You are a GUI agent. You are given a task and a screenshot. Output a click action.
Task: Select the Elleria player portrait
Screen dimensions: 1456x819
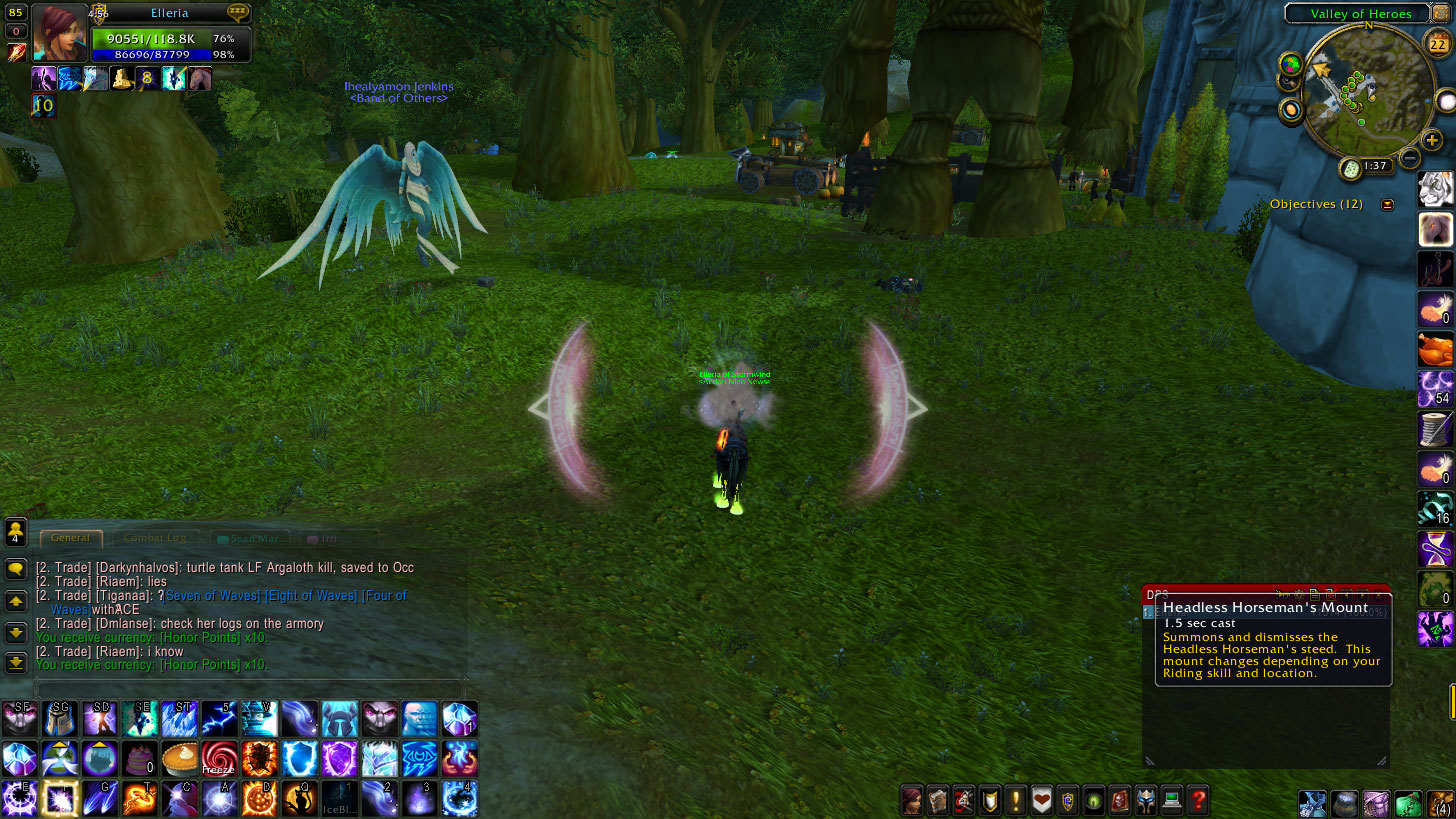tap(59, 34)
